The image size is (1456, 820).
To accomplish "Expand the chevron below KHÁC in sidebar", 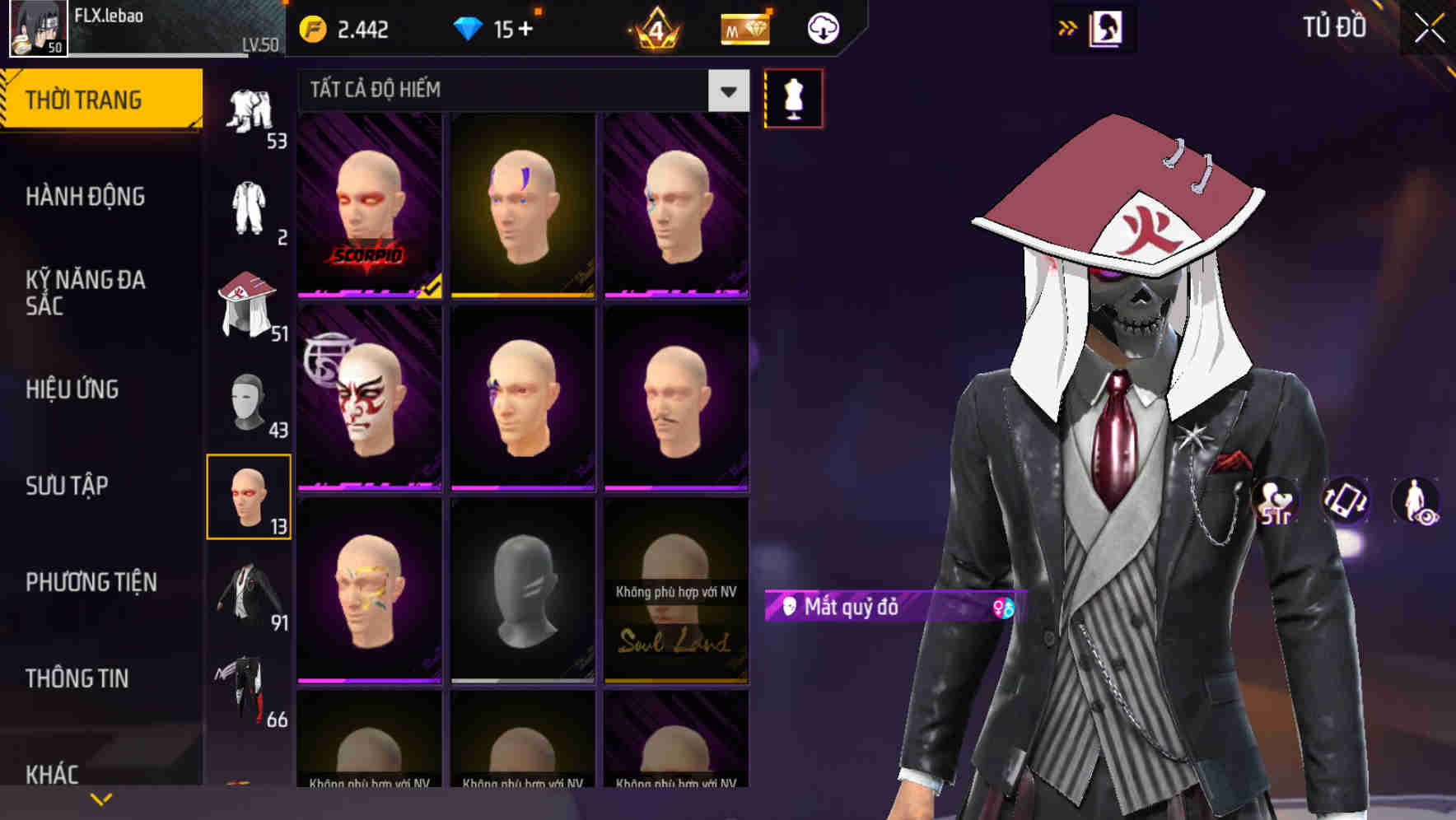I will pyautogui.click(x=100, y=799).
